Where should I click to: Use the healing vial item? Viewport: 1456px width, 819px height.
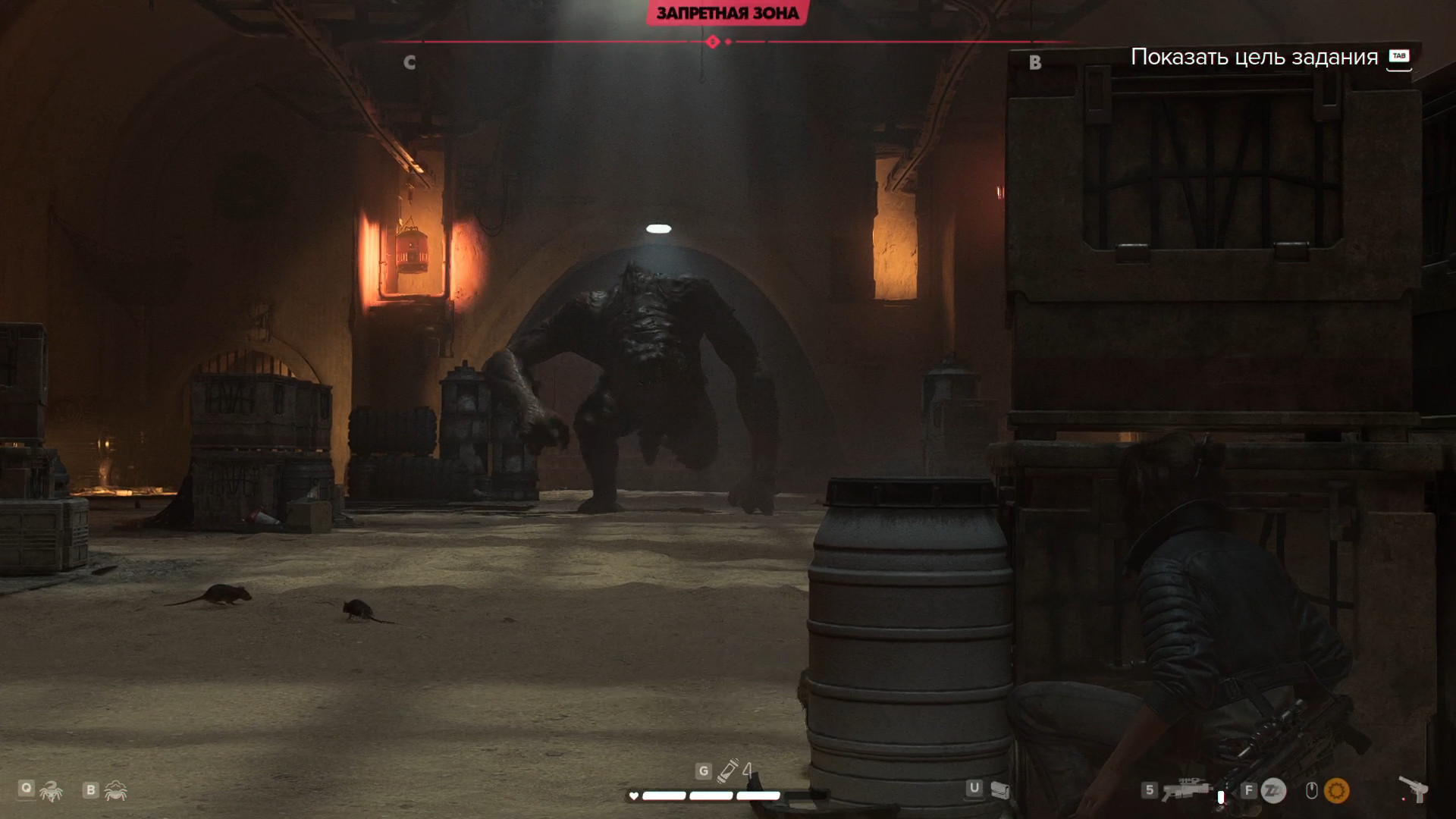728,771
